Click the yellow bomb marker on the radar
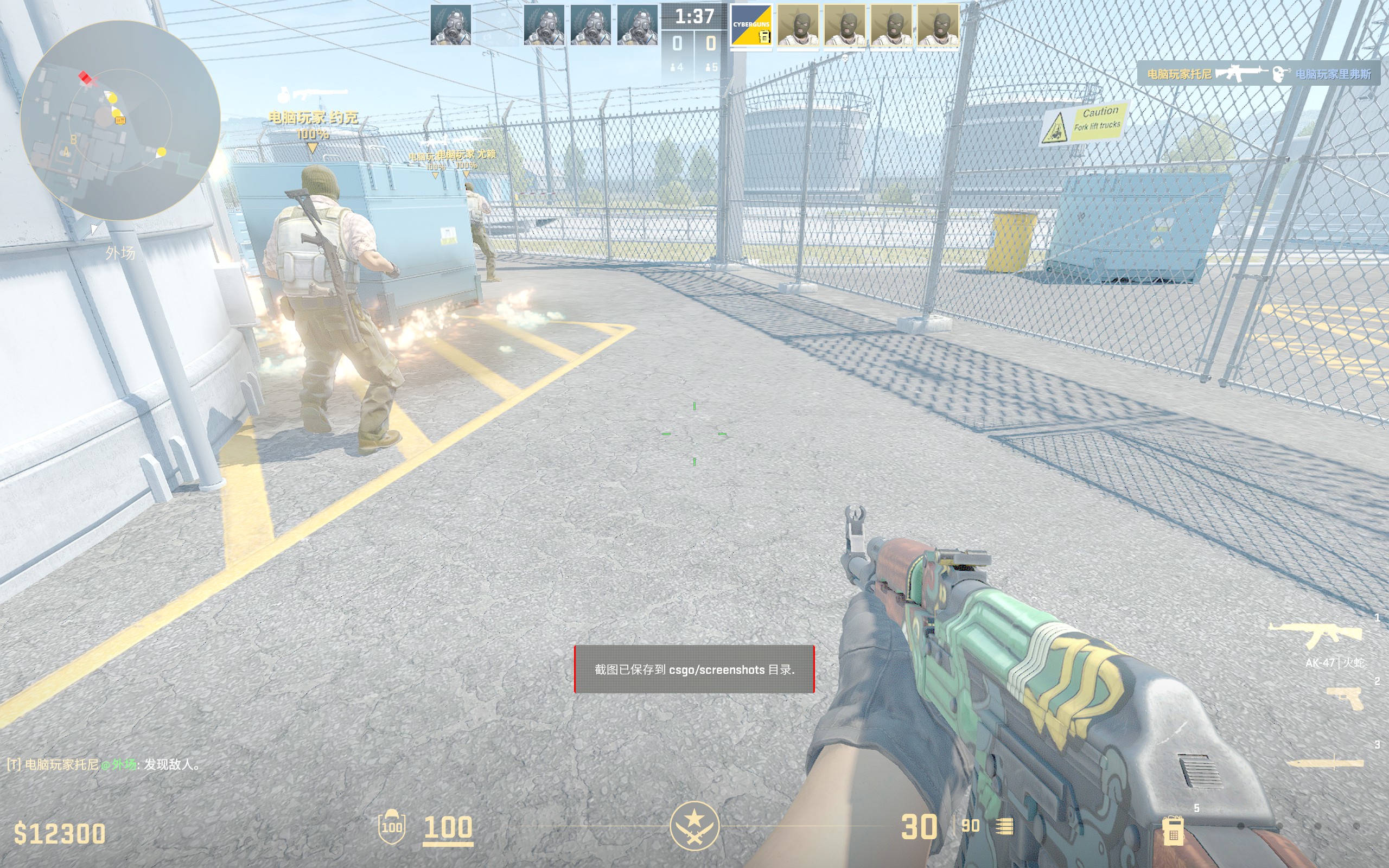This screenshot has height=868, width=1389. pyautogui.click(x=120, y=120)
